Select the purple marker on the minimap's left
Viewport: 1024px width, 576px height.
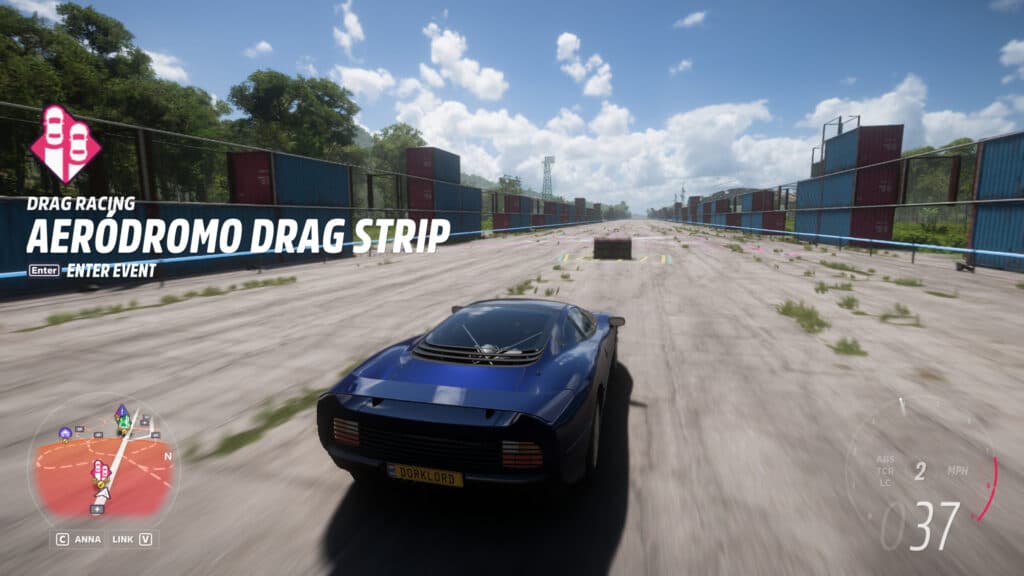[x=65, y=433]
